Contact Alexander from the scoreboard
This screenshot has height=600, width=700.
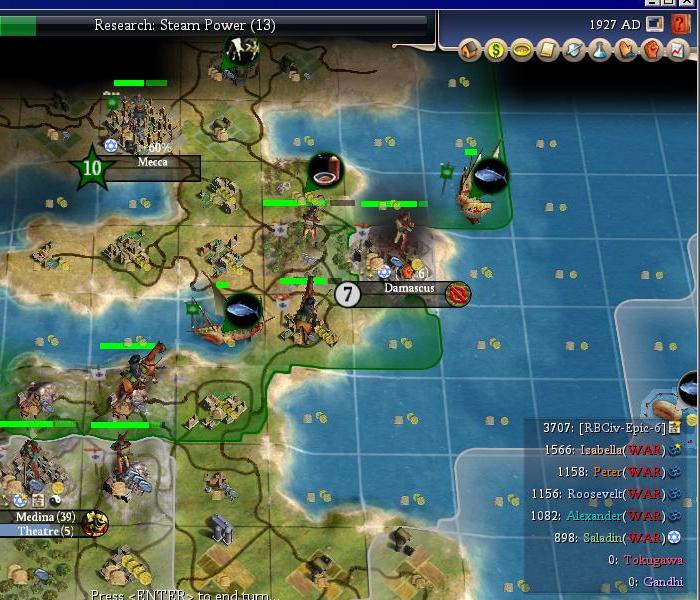point(606,516)
